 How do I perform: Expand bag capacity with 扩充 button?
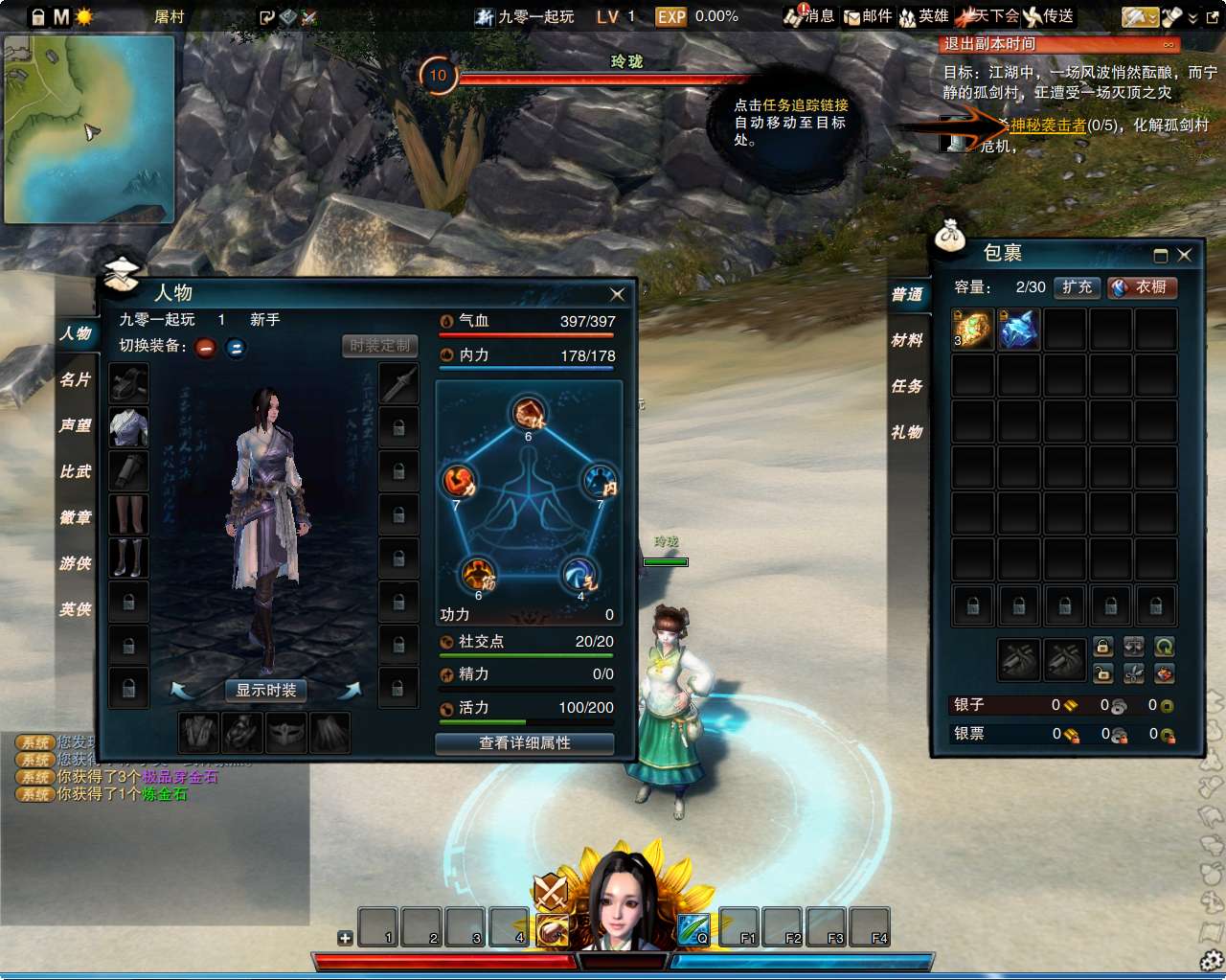click(1077, 287)
